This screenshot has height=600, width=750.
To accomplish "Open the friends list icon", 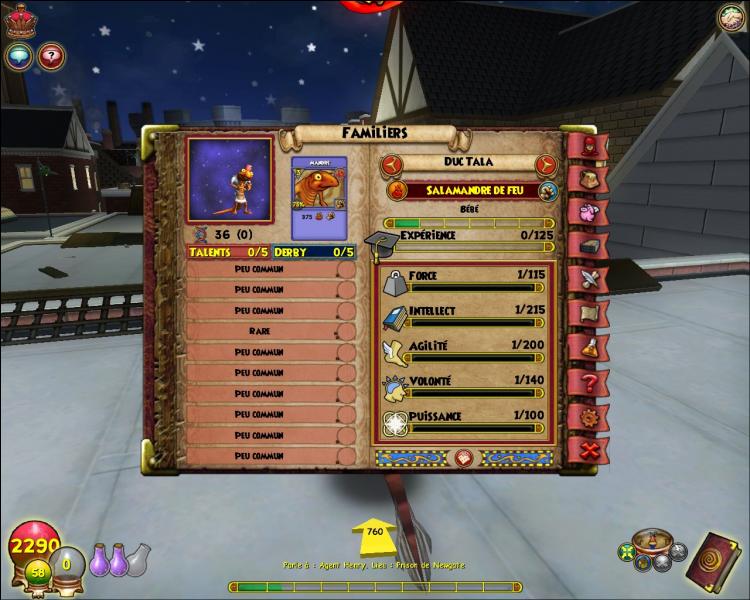I will 732,17.
